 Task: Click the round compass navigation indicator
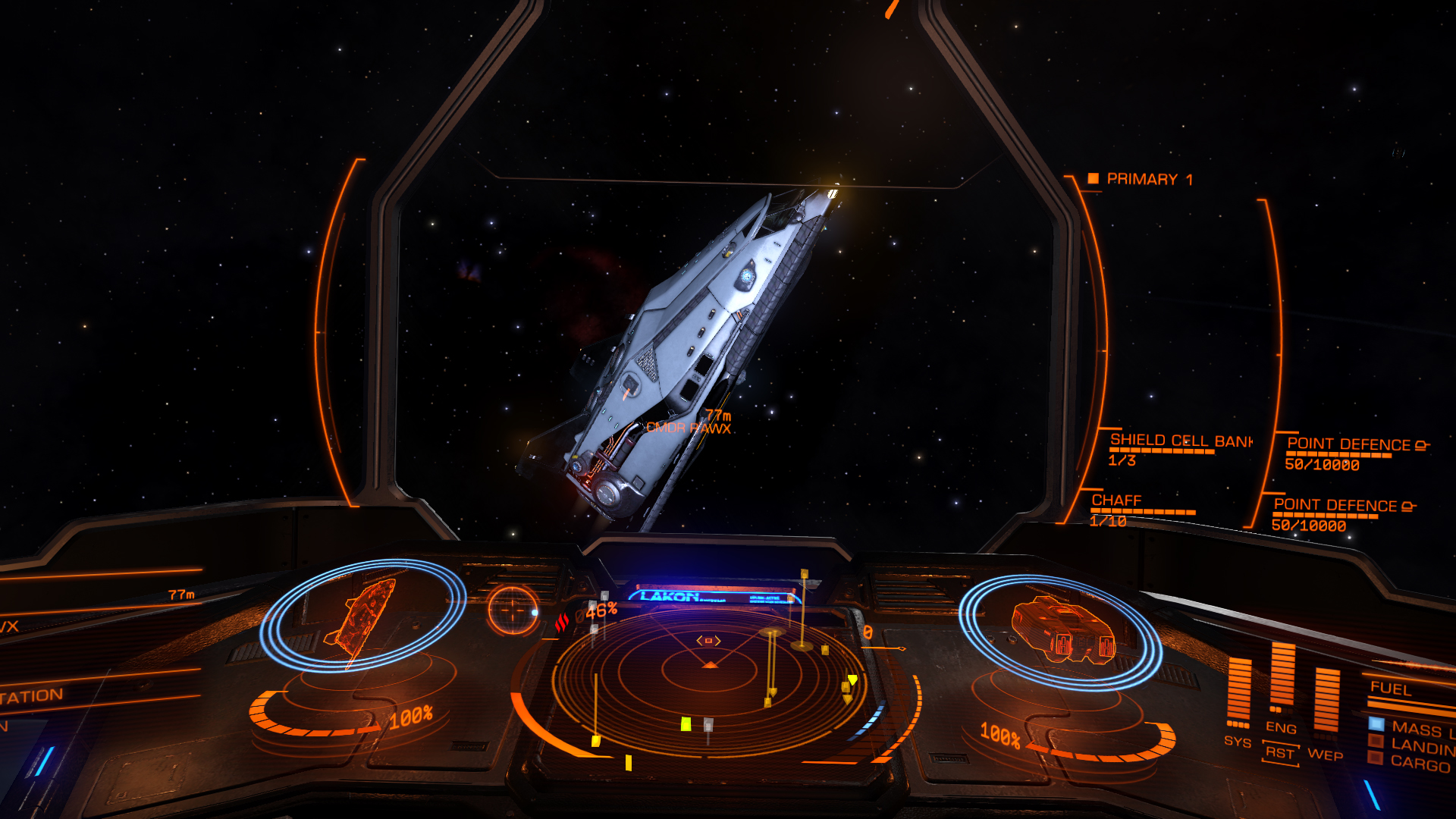[x=513, y=609]
